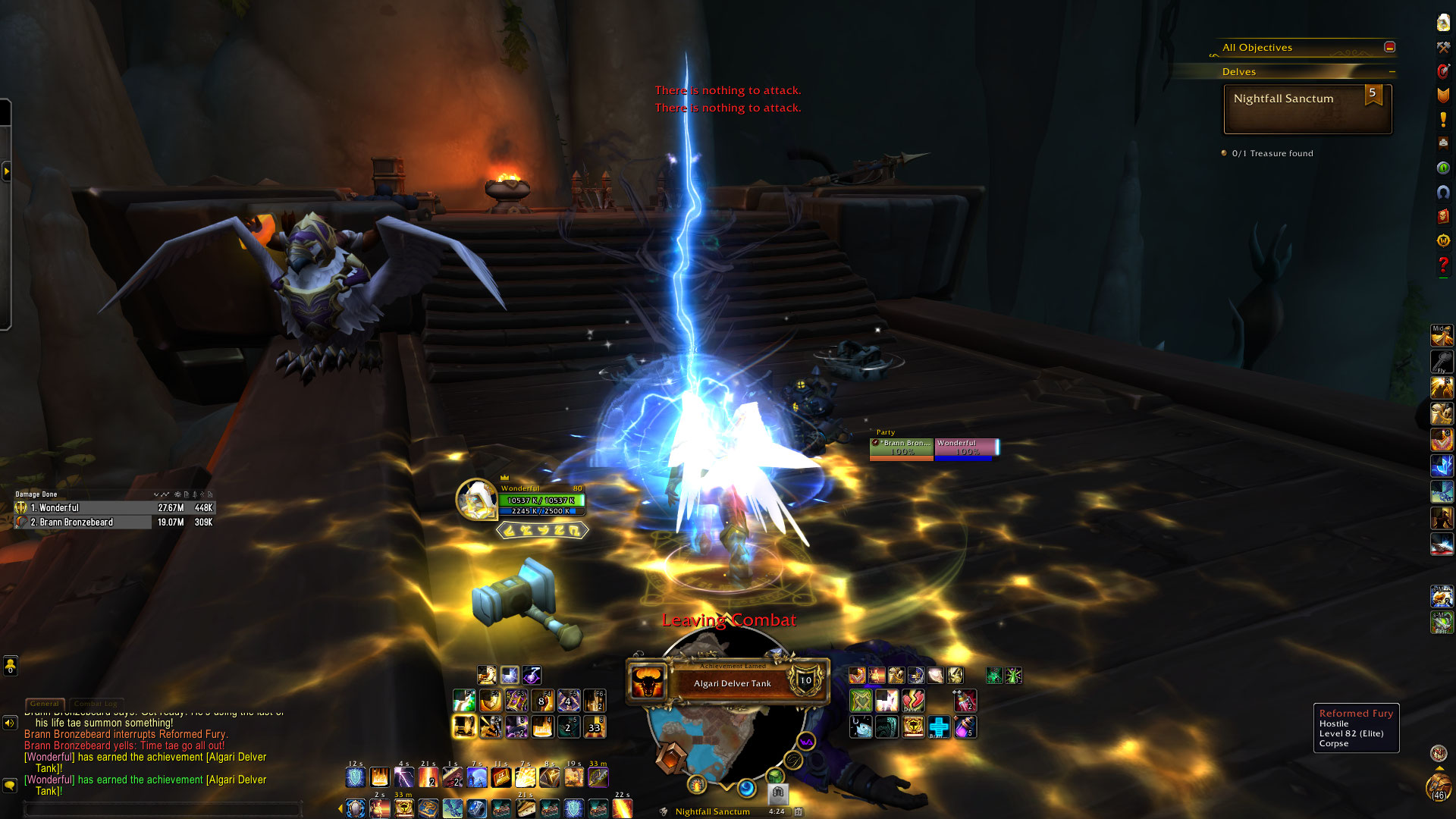
Task: Open the skull book Adventure Guide
Action: (1443, 216)
